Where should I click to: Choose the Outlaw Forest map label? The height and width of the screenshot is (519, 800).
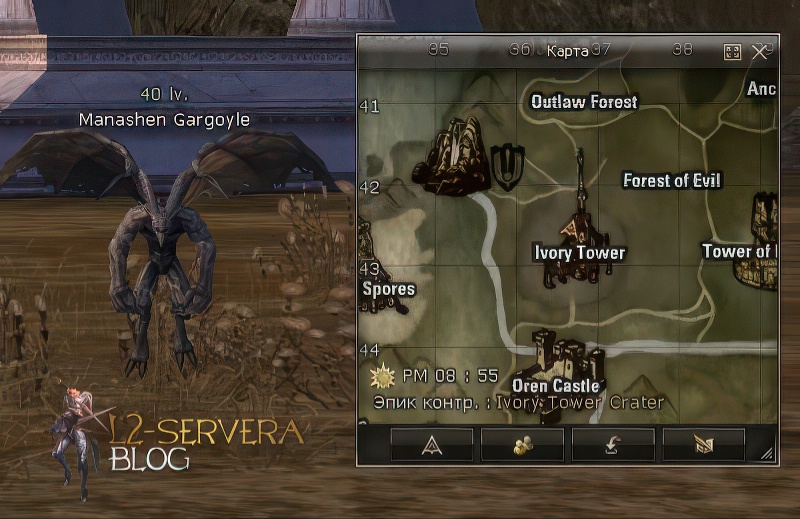[x=584, y=102]
